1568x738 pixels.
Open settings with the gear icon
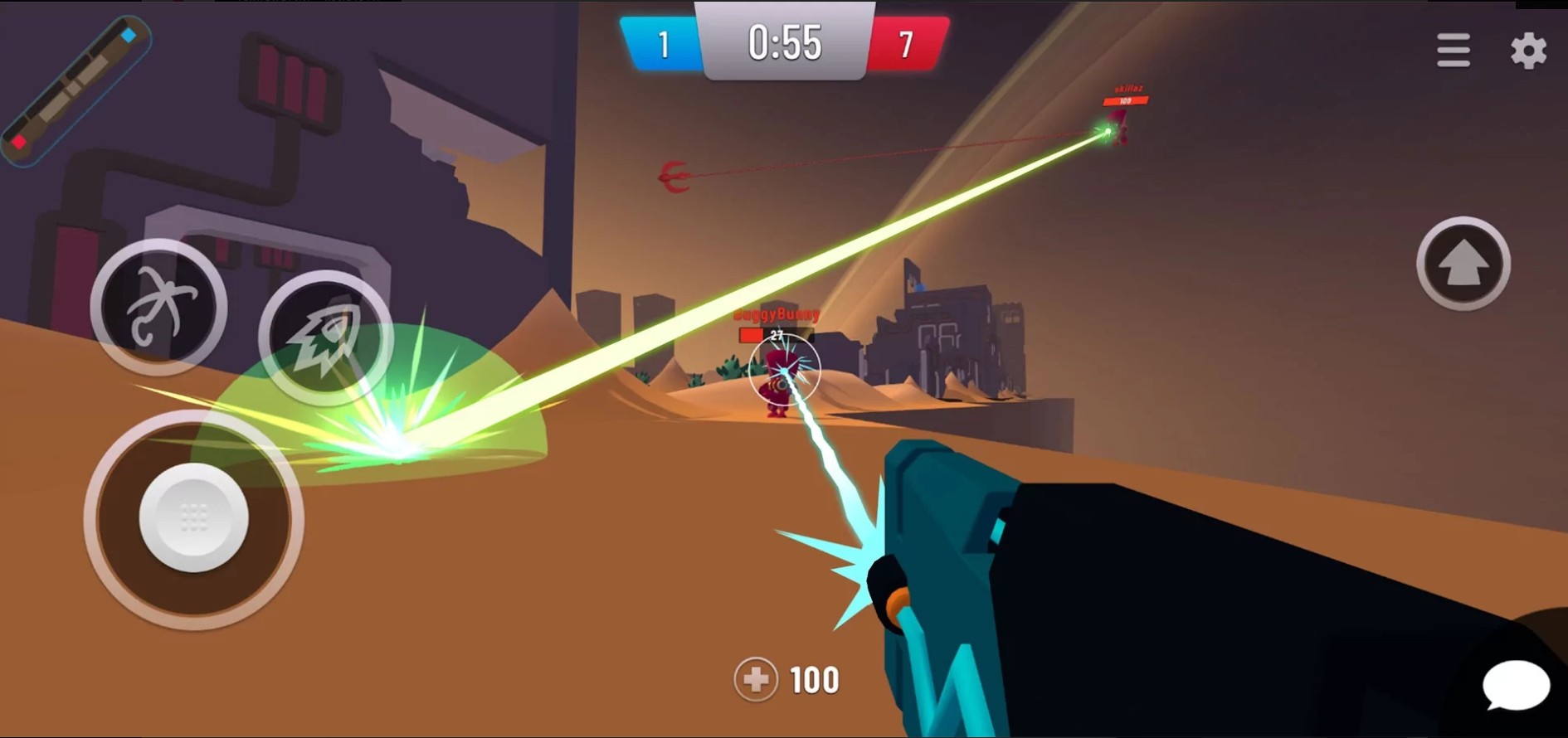pos(1528,51)
